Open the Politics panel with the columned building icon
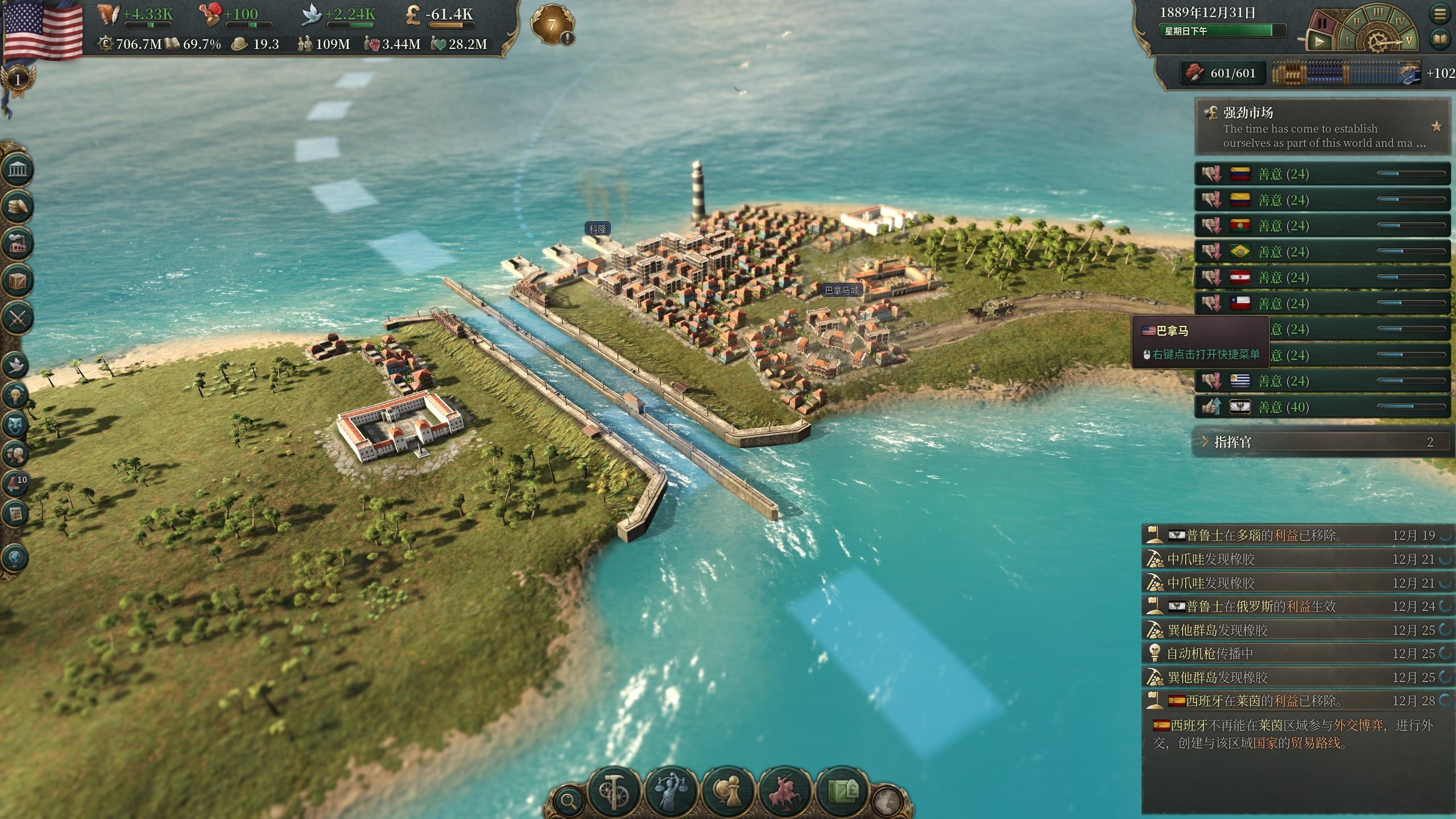 coord(17,169)
